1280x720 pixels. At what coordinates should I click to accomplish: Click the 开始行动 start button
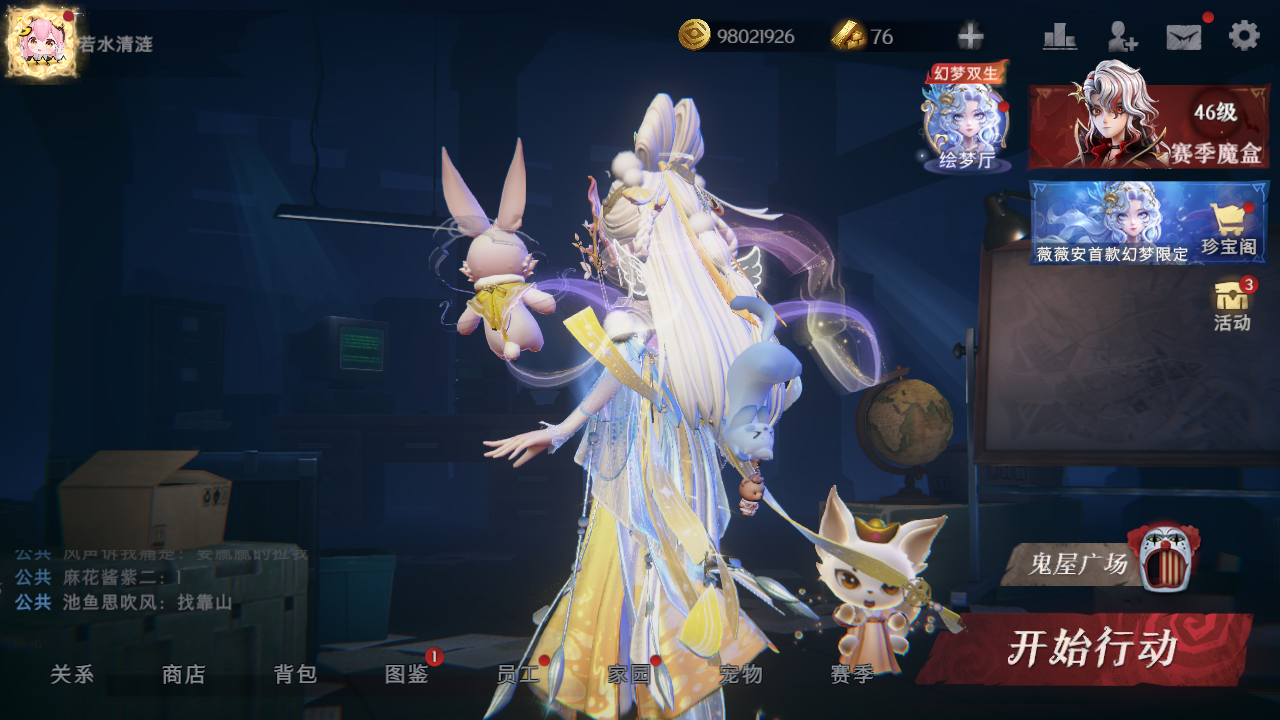(x=1090, y=649)
